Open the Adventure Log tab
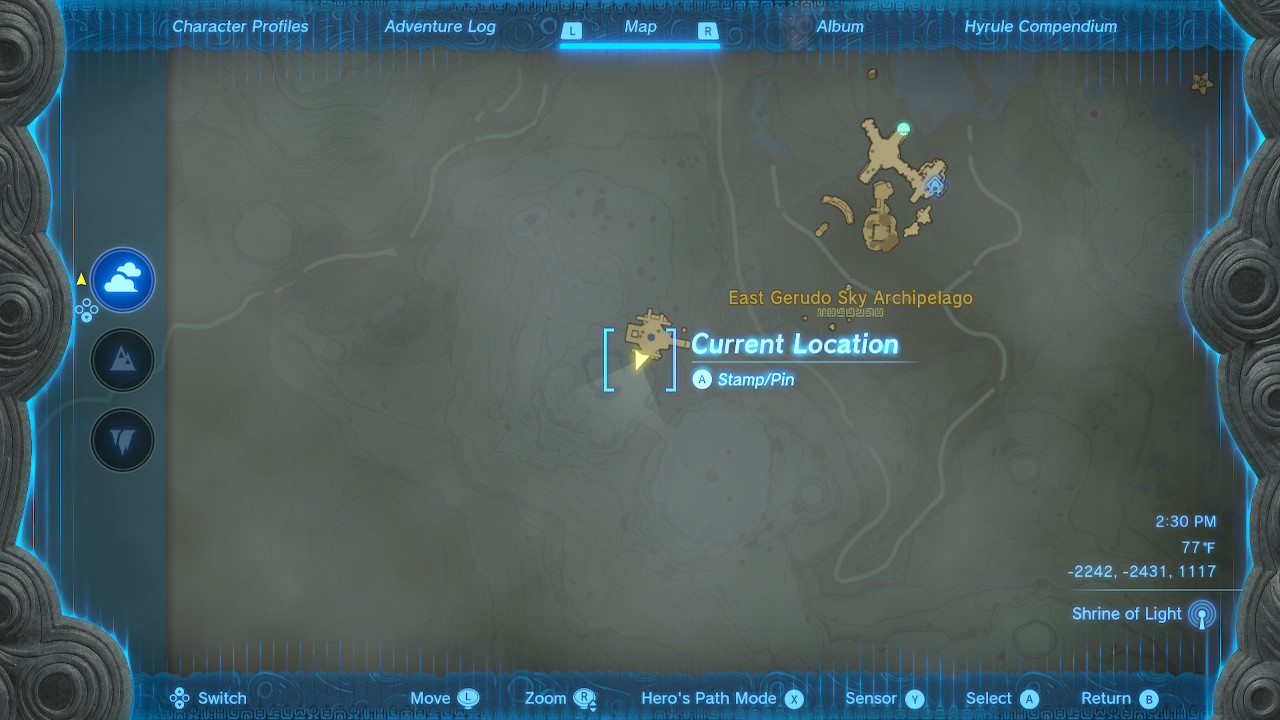The width and height of the screenshot is (1280, 720). (x=440, y=26)
